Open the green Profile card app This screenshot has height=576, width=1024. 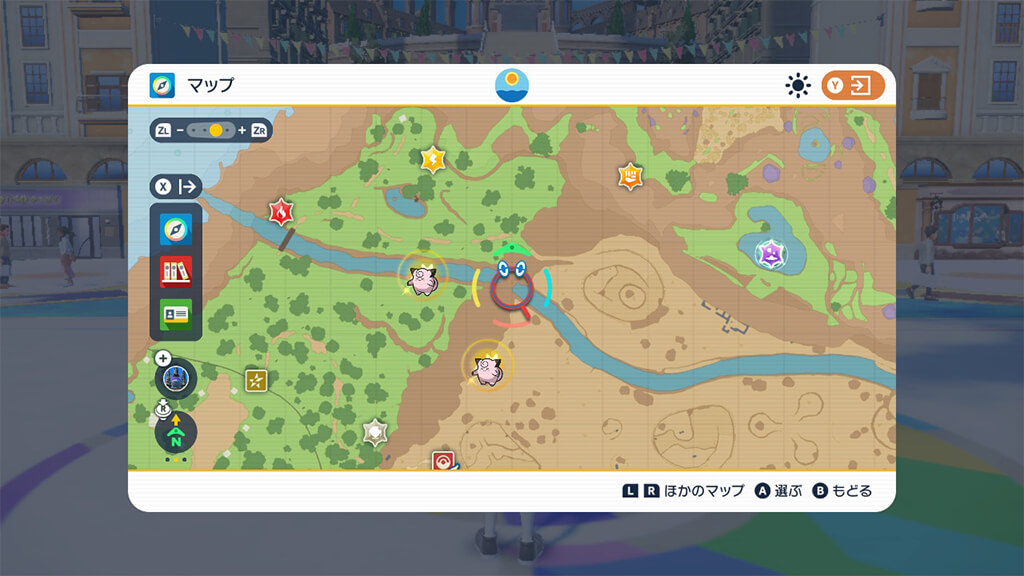coord(176,312)
